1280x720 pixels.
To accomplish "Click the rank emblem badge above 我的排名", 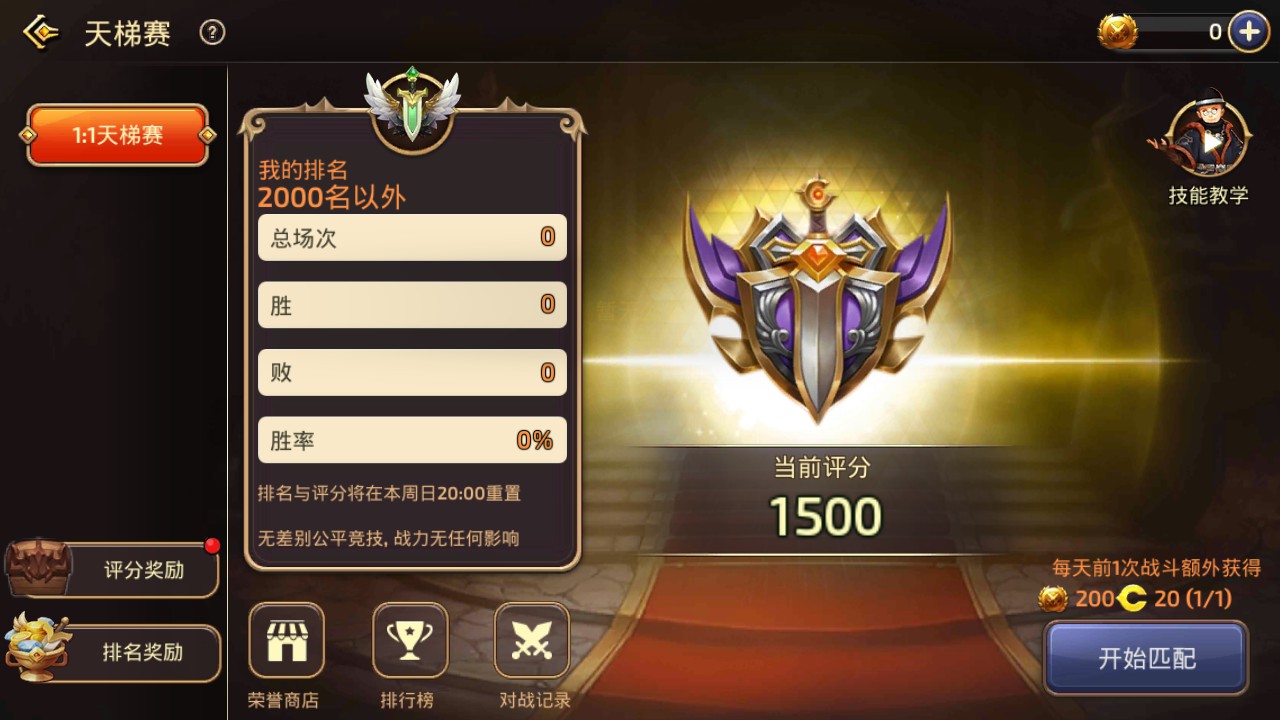I will tap(410, 110).
